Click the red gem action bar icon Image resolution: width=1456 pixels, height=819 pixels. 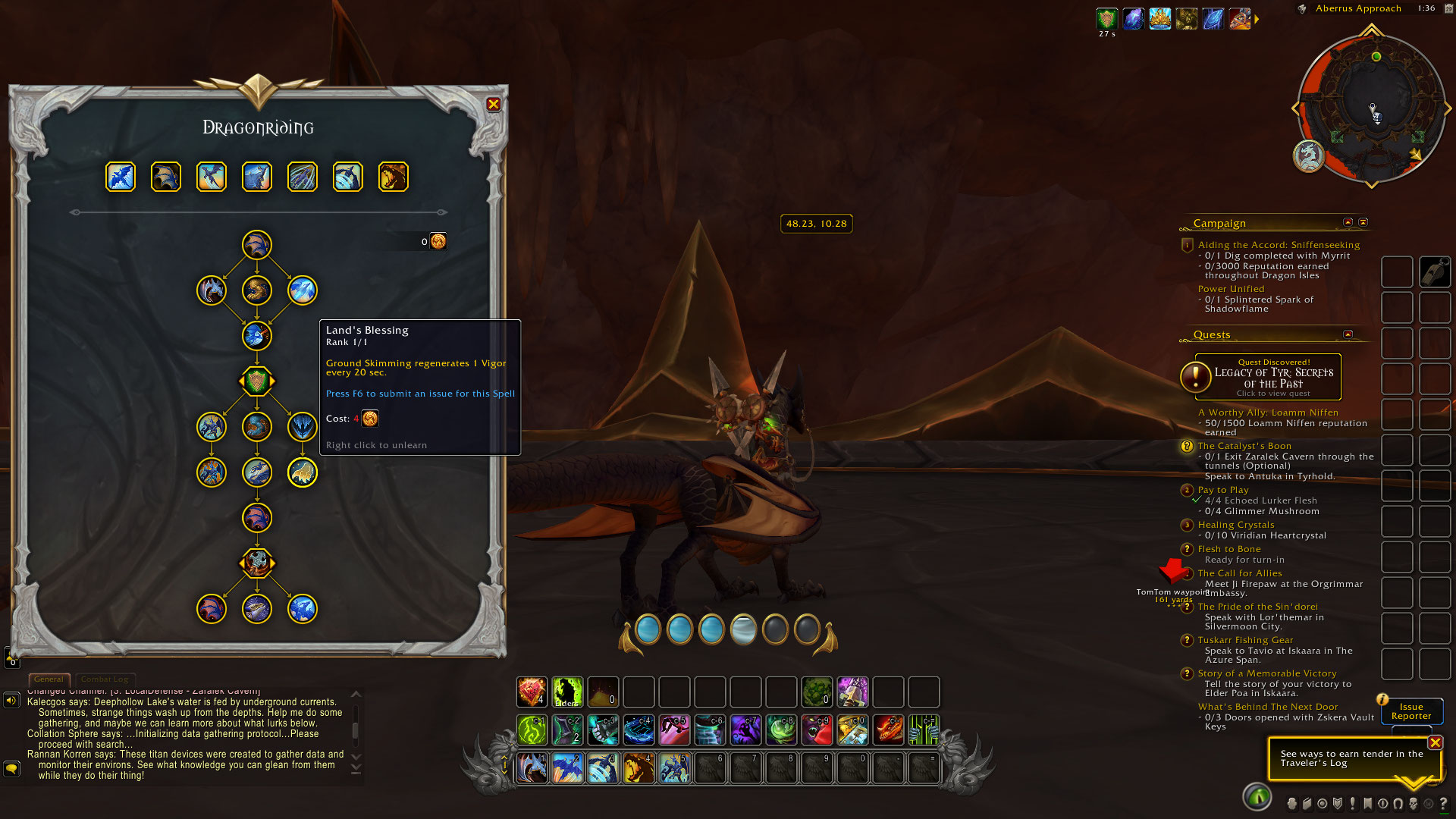[x=532, y=692]
